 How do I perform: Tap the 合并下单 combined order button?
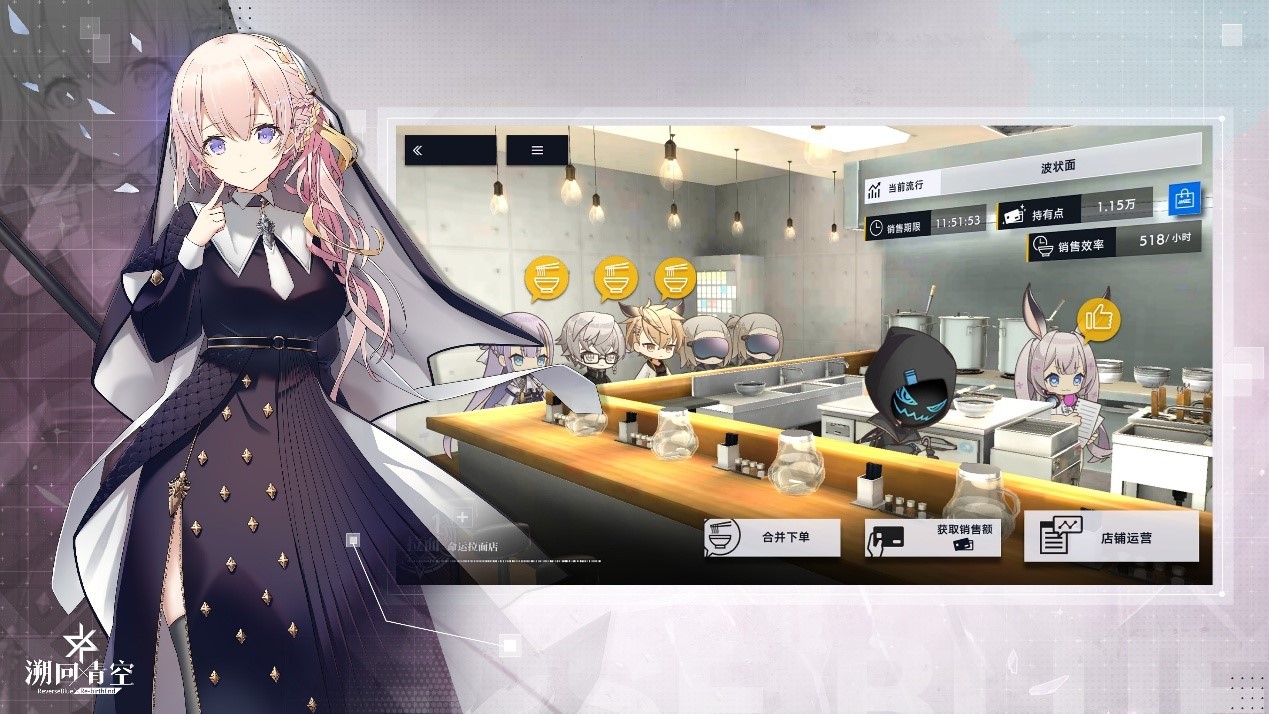coord(771,538)
